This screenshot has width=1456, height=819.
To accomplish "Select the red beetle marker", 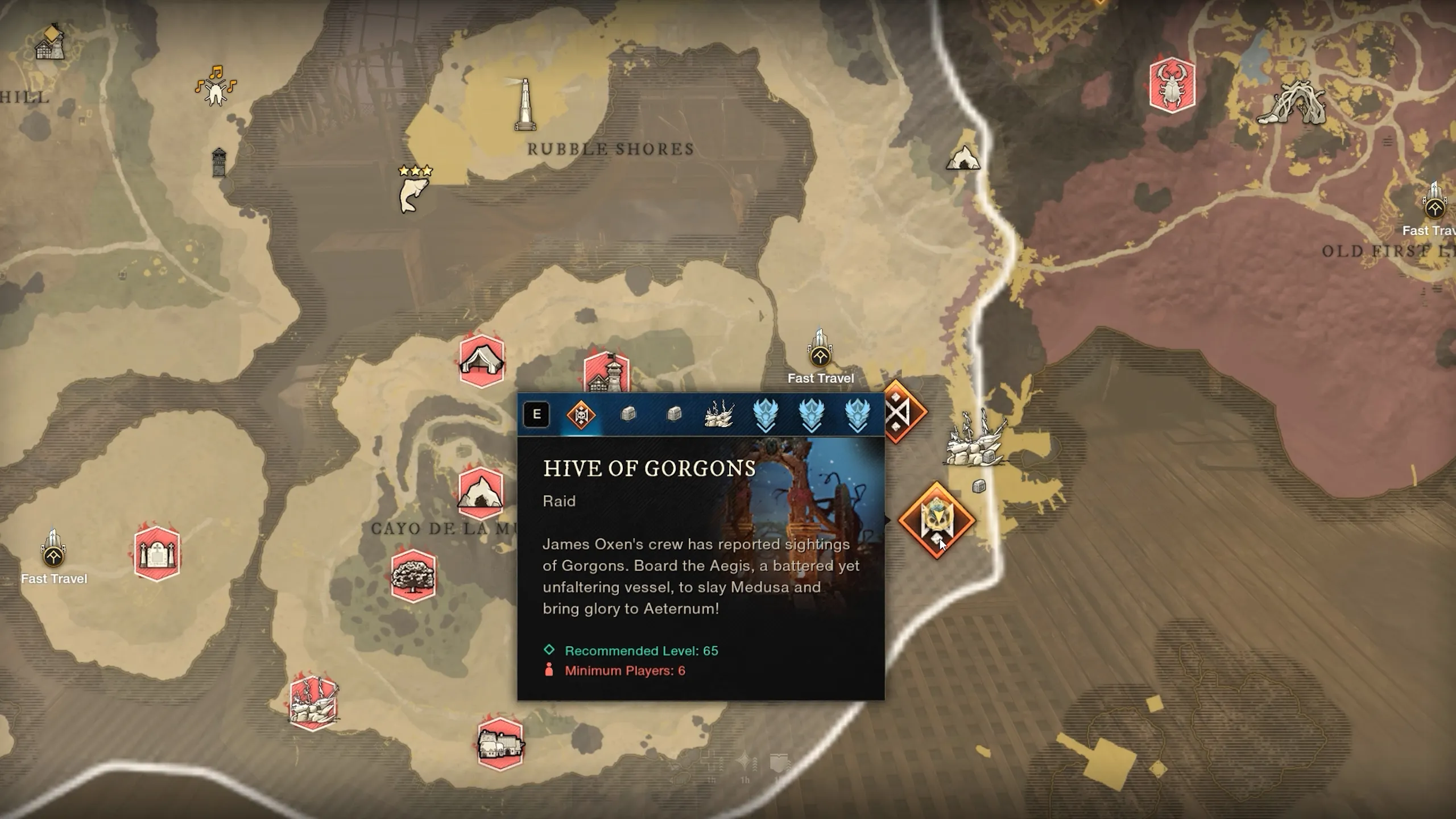I will click(1172, 85).
